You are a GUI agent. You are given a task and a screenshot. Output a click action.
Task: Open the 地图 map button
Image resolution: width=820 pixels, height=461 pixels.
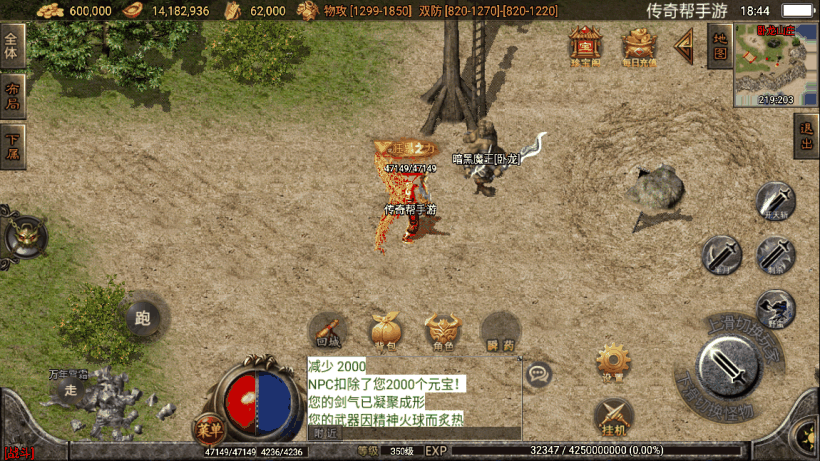[x=718, y=45]
